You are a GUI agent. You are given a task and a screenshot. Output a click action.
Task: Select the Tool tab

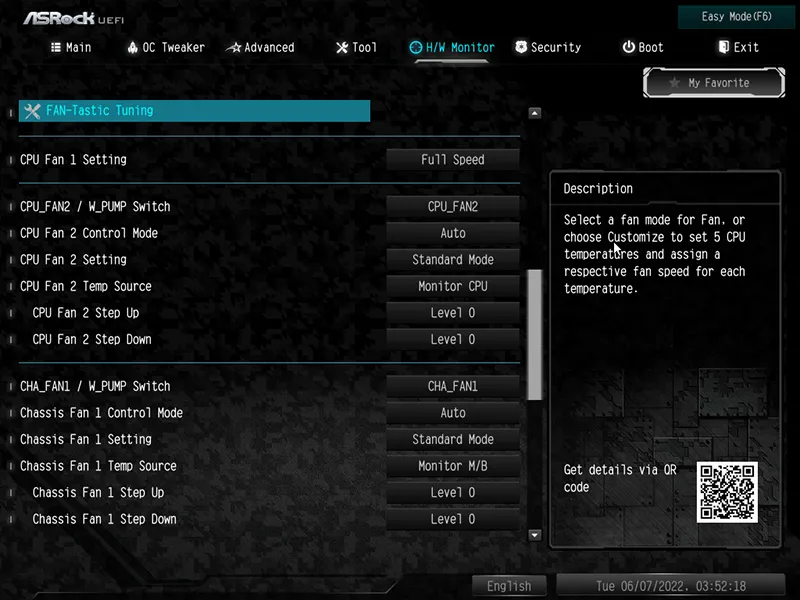pos(356,47)
